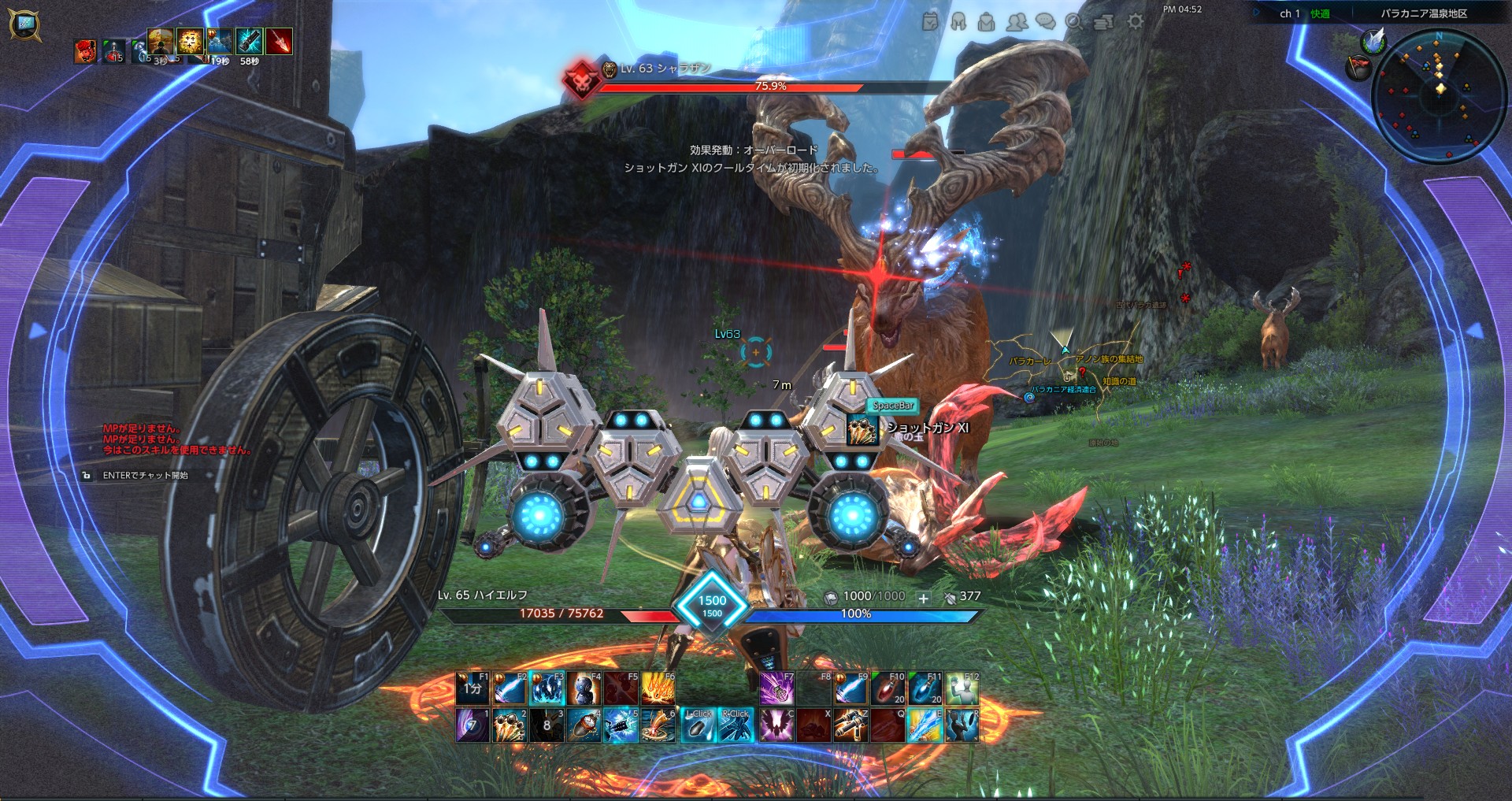The image size is (1512, 801).
Task: Click the PC monitor icon in corner
Action: point(24,24)
